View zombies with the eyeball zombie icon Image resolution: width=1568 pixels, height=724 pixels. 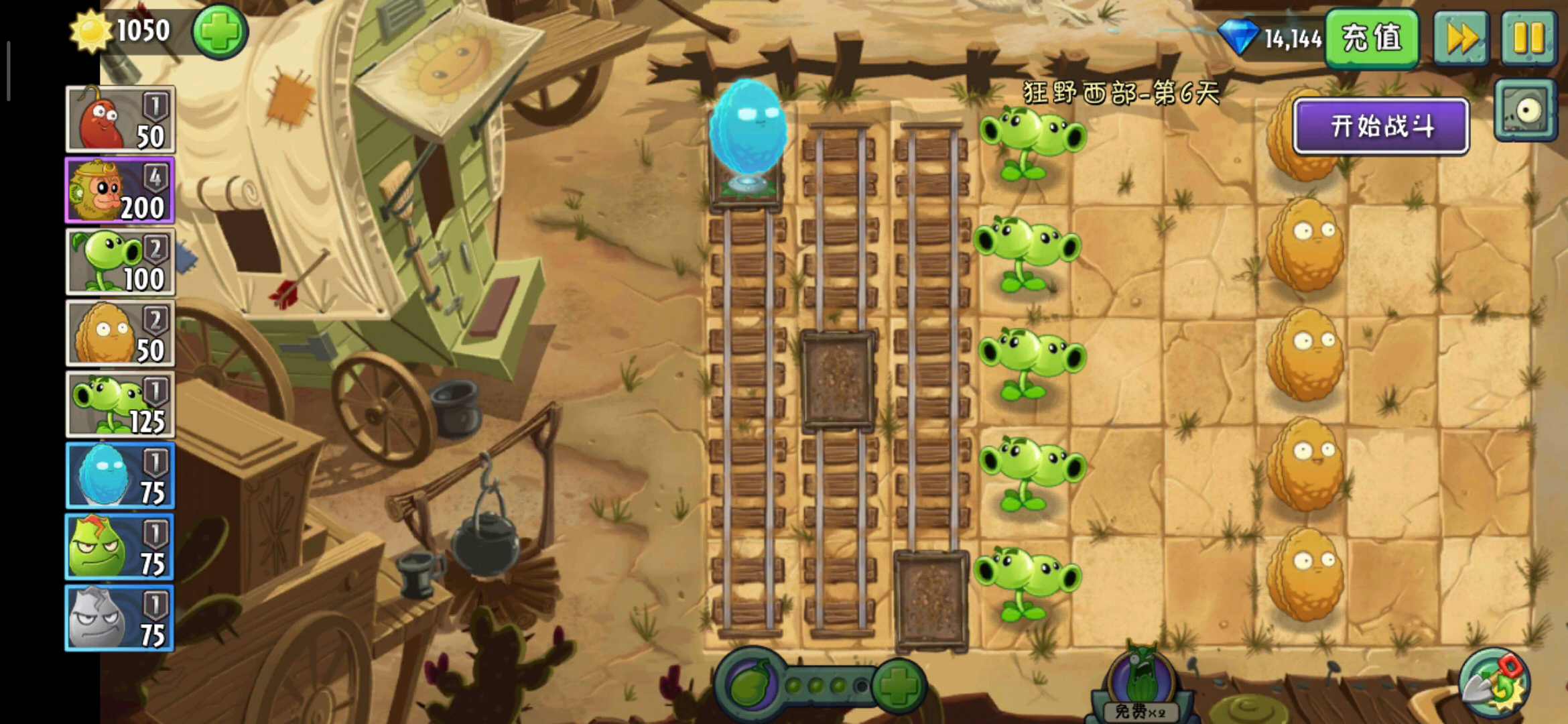click(x=1525, y=111)
